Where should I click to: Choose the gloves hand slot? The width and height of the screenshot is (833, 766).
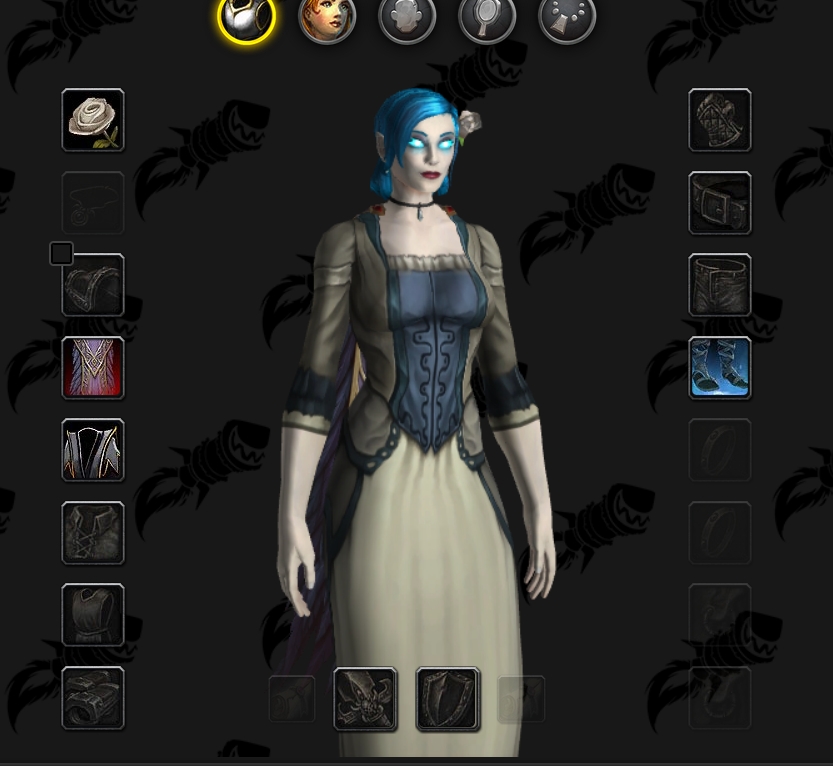(x=720, y=120)
